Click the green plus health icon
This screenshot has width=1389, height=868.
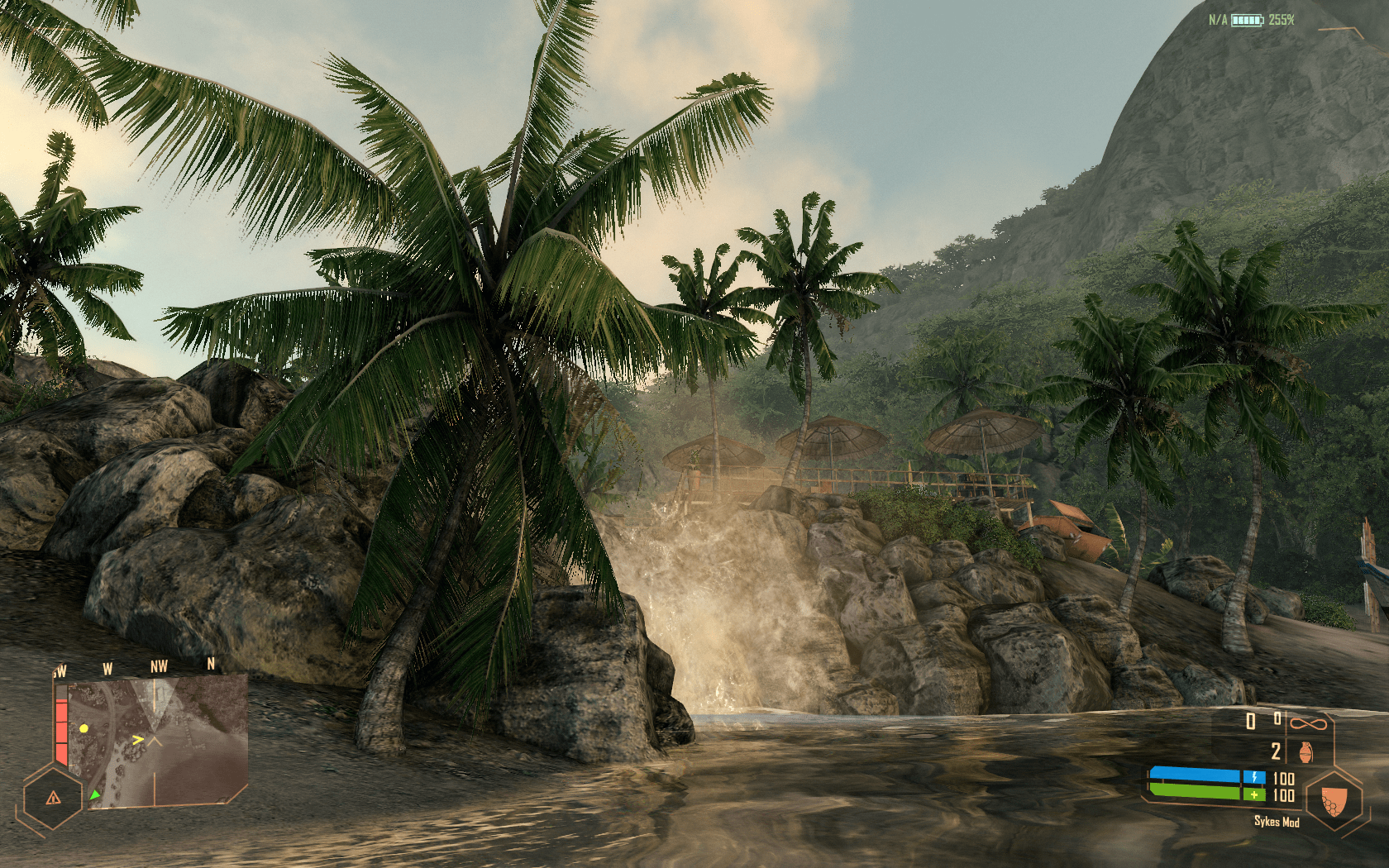1254,794
